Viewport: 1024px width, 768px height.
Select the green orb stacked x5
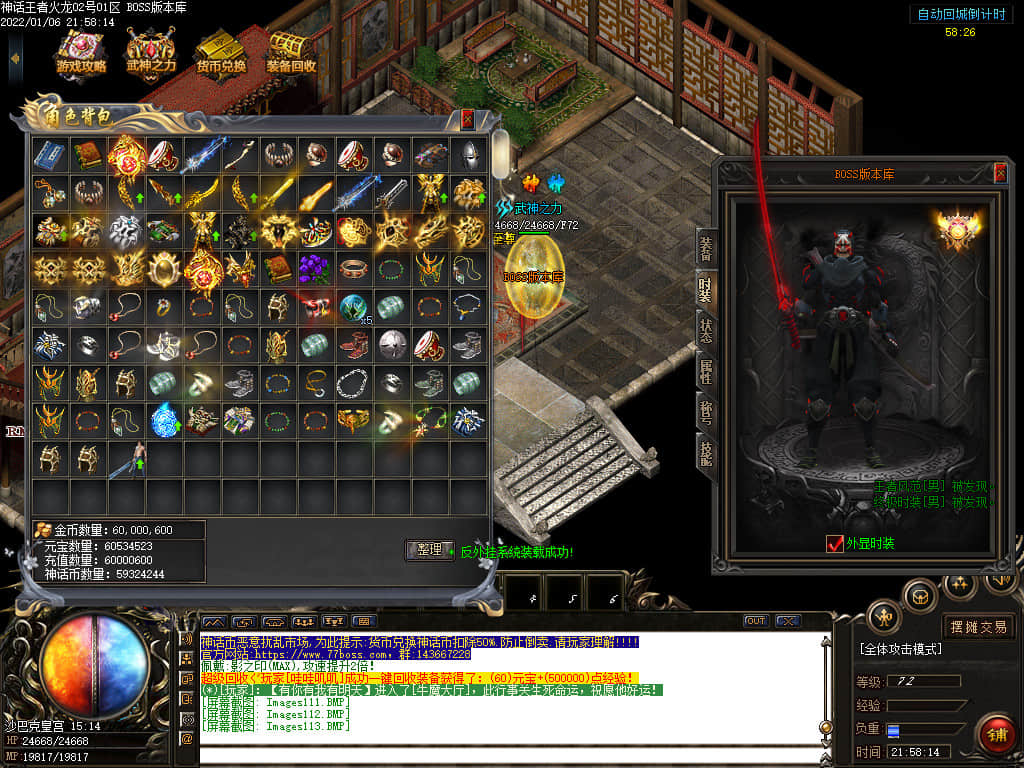(353, 307)
